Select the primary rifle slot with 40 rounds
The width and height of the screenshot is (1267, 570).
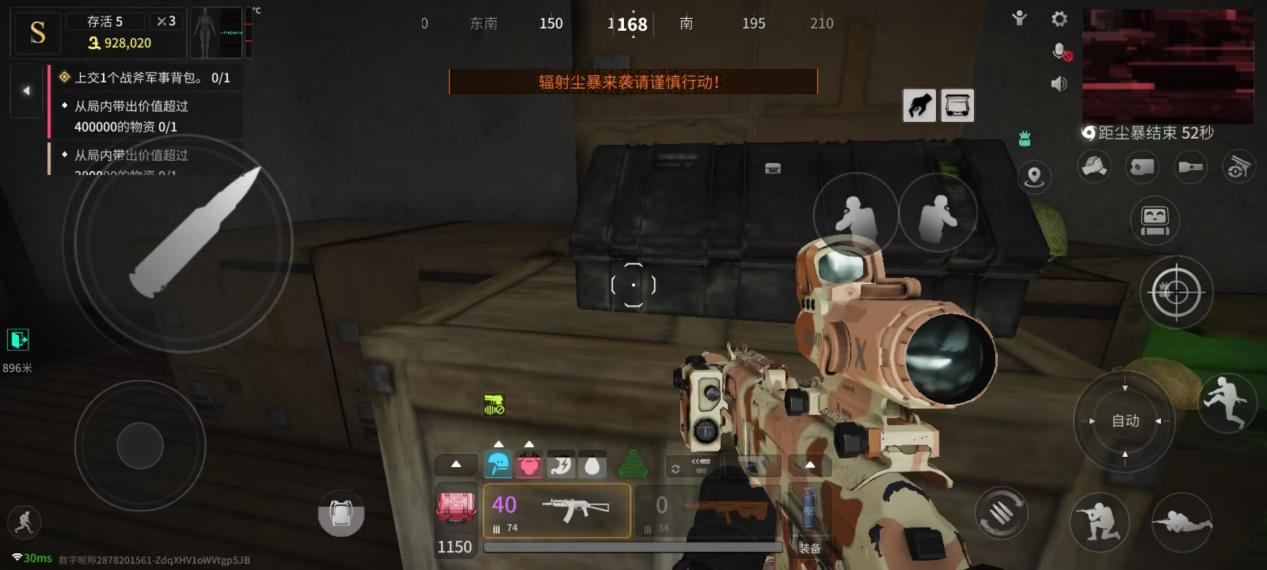(557, 511)
